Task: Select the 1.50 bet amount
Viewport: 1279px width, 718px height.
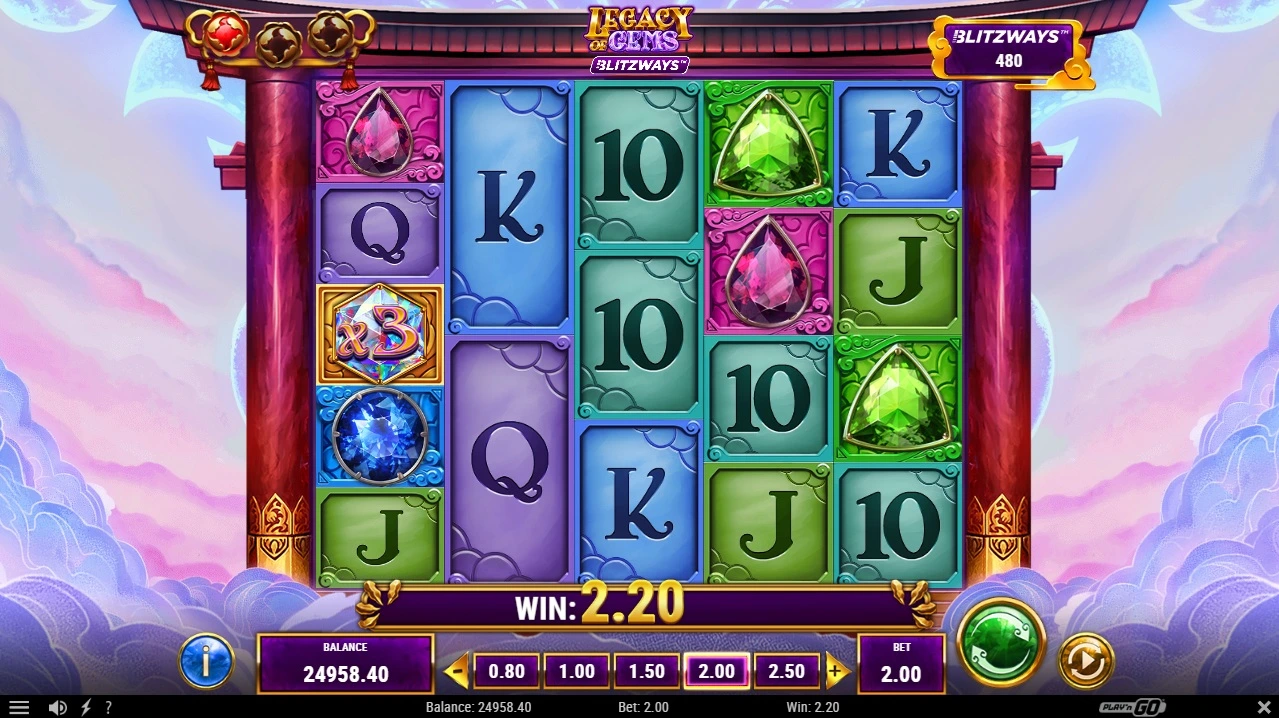Action: click(646, 671)
